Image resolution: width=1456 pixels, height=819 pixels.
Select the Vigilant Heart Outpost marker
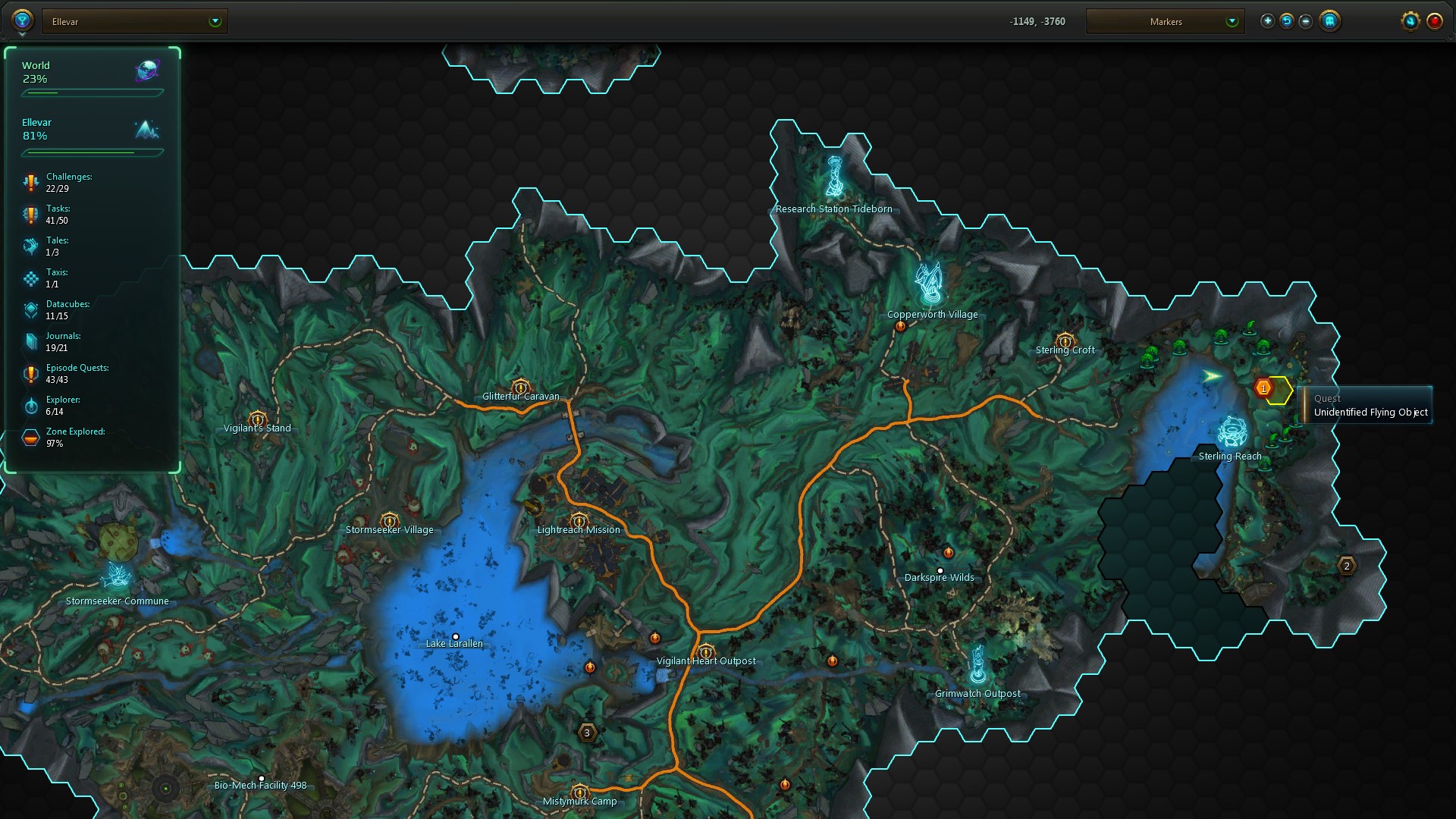pos(706,651)
